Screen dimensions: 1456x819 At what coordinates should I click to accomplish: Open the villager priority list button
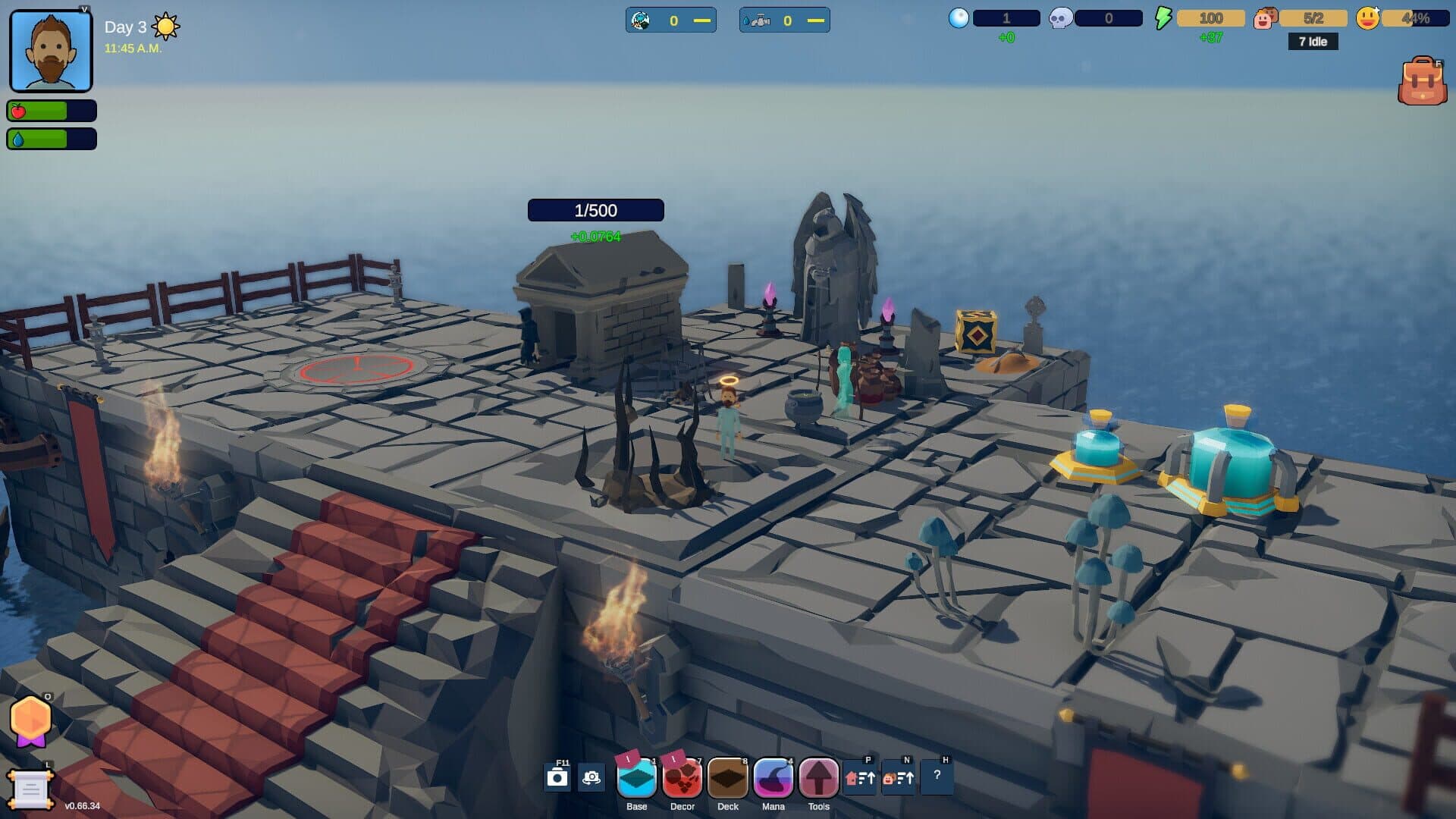(899, 778)
